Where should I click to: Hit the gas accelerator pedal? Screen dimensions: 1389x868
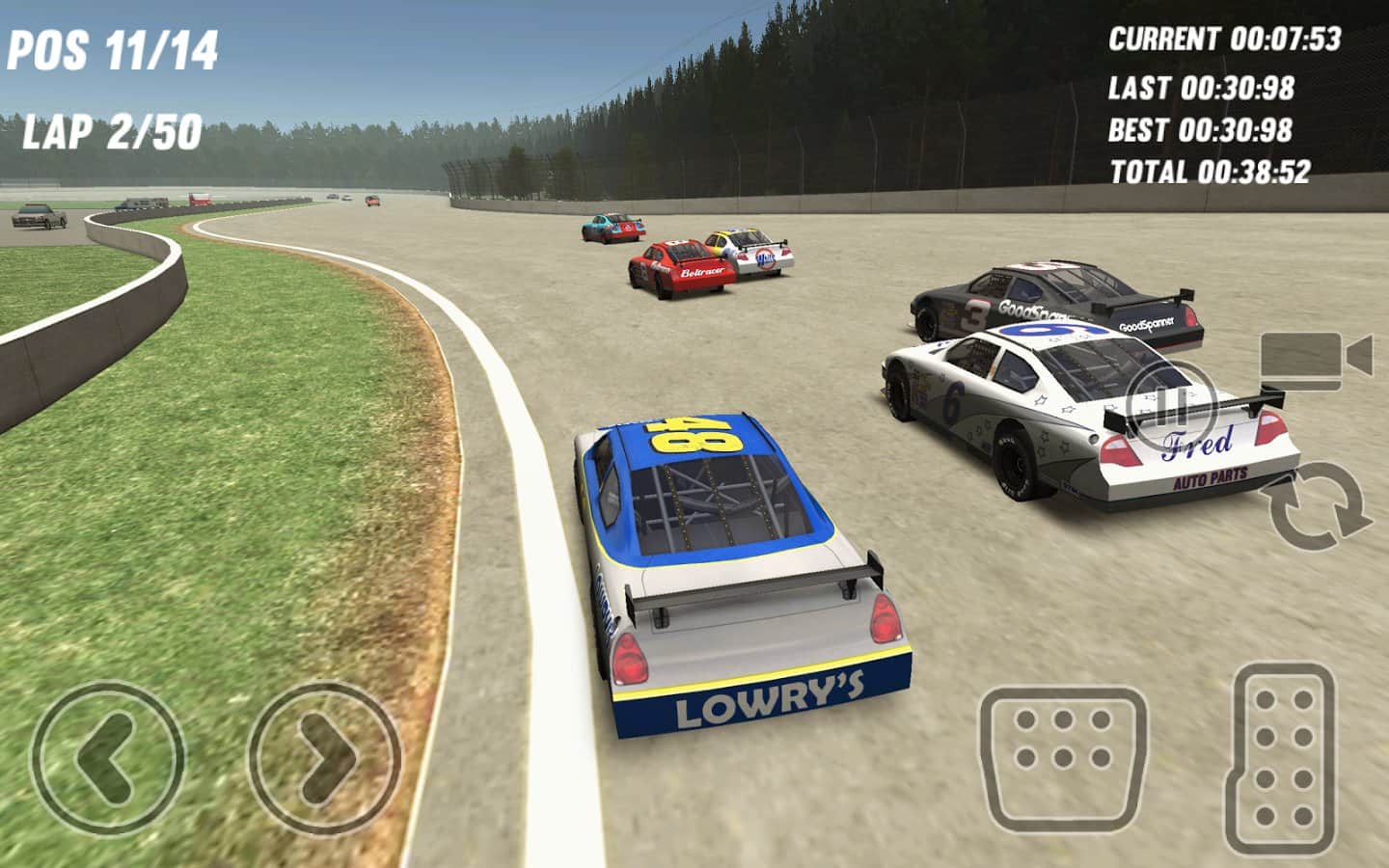click(x=1284, y=747)
